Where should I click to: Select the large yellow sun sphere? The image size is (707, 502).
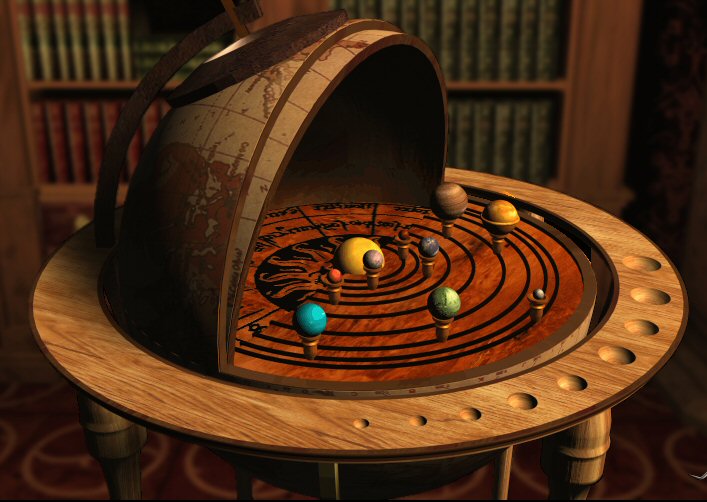point(354,255)
